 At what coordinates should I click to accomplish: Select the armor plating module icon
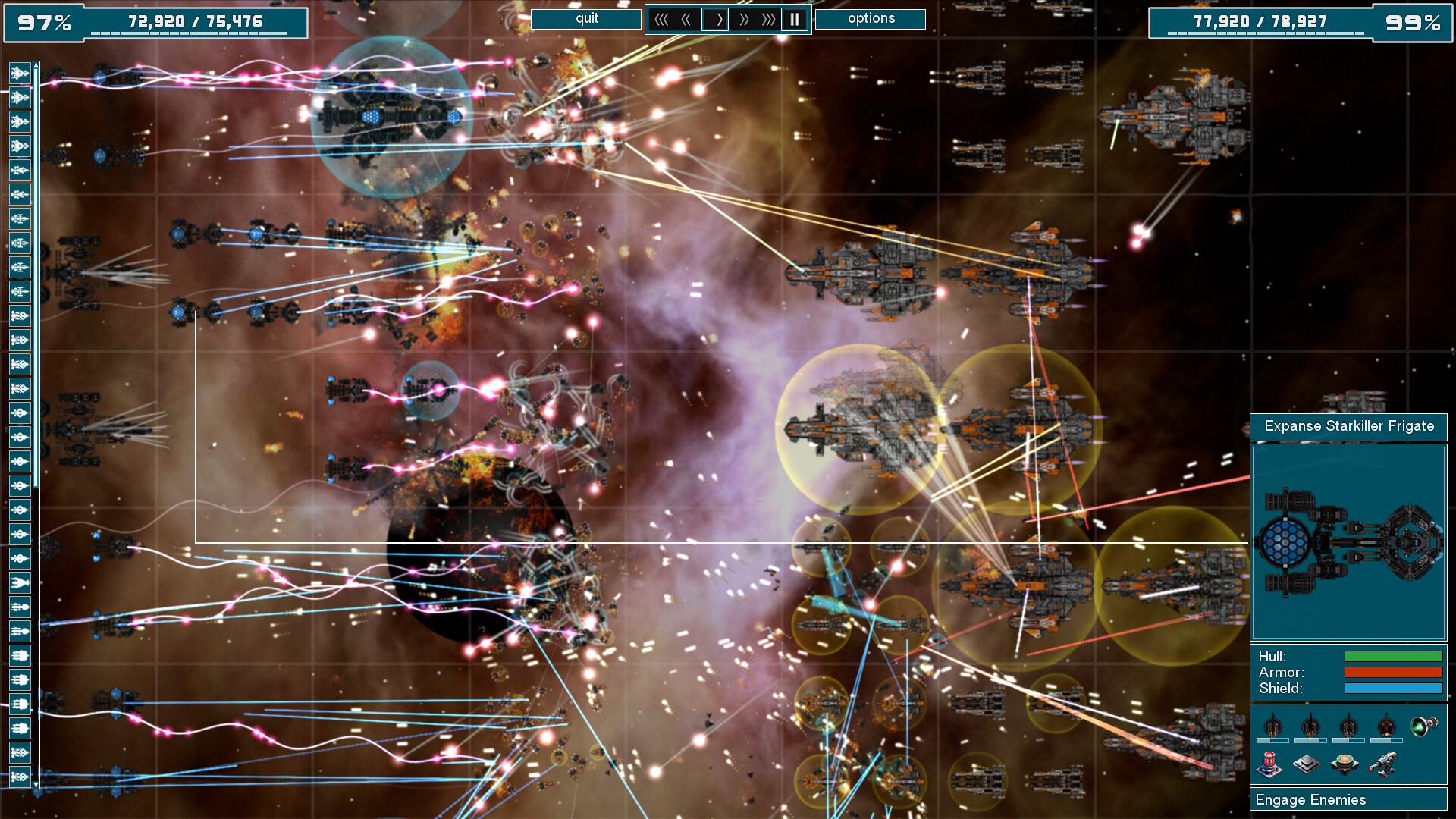click(x=1307, y=764)
